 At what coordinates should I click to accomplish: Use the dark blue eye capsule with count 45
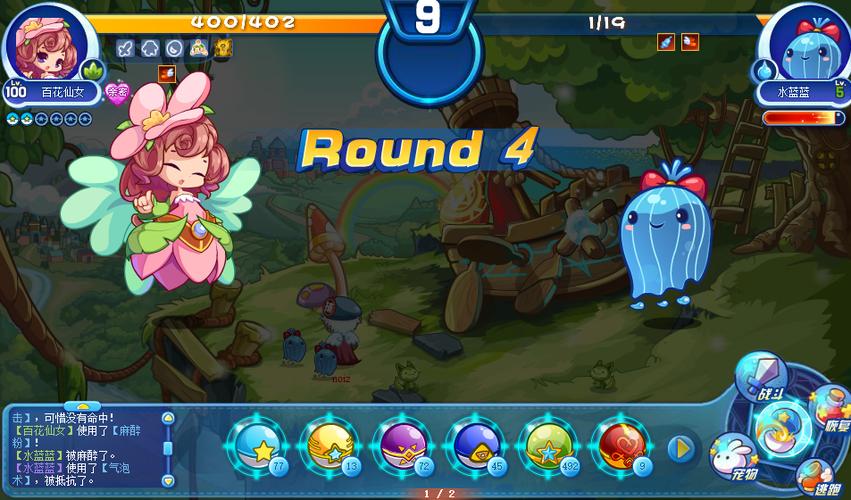click(478, 446)
